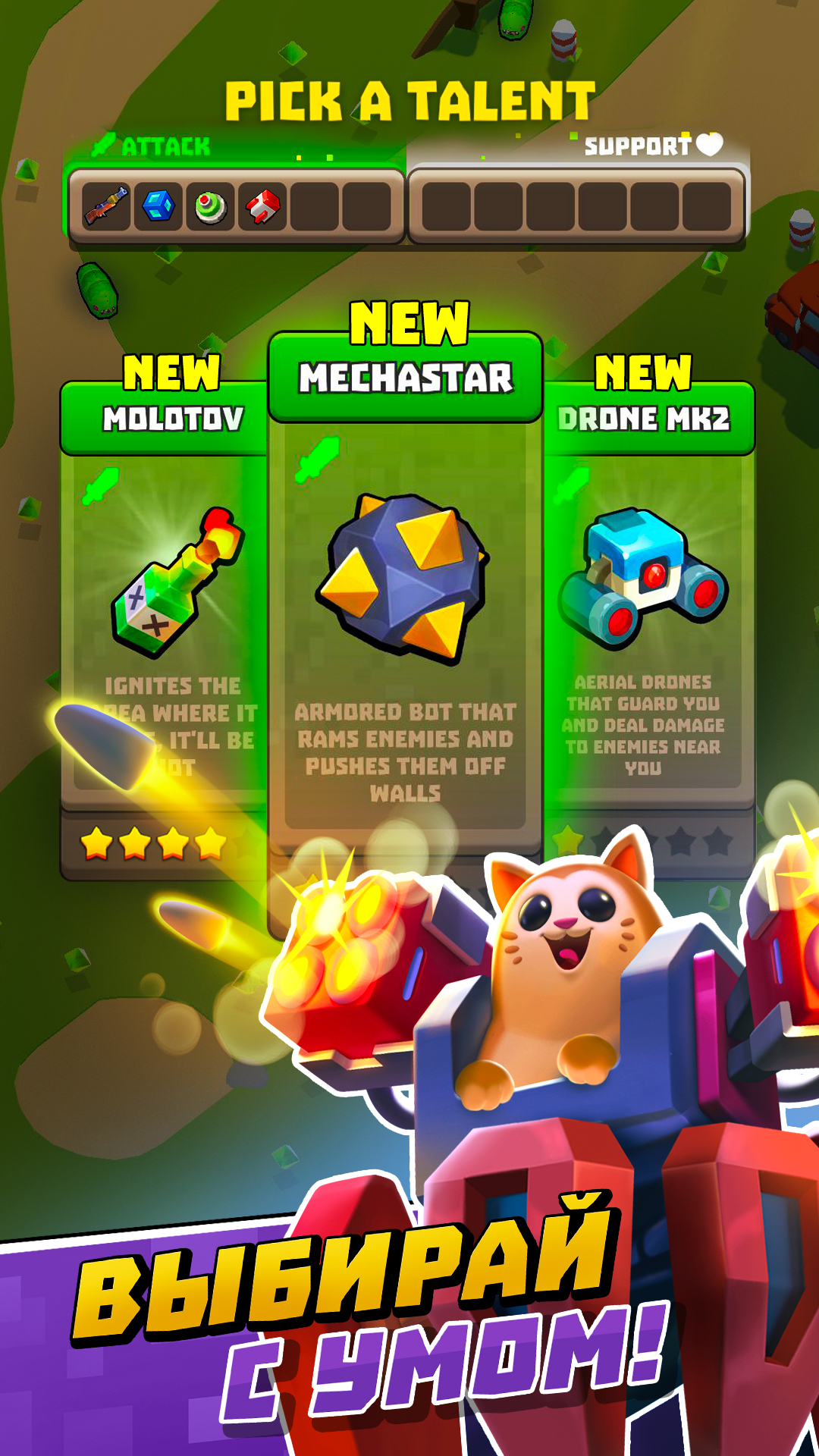
Task: Click the rifle weapon attack slot
Action: (x=106, y=206)
